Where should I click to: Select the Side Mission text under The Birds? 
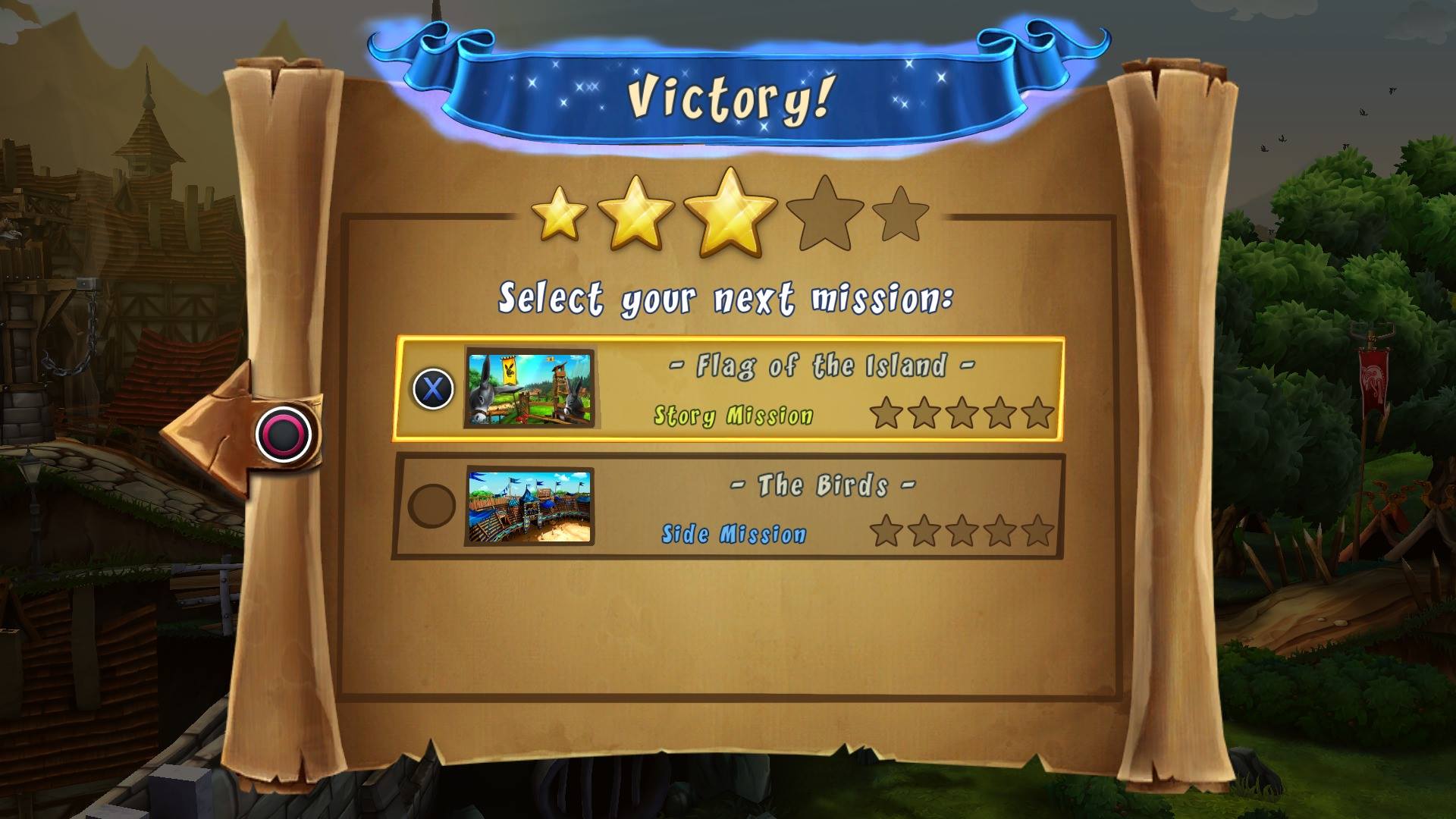click(733, 533)
